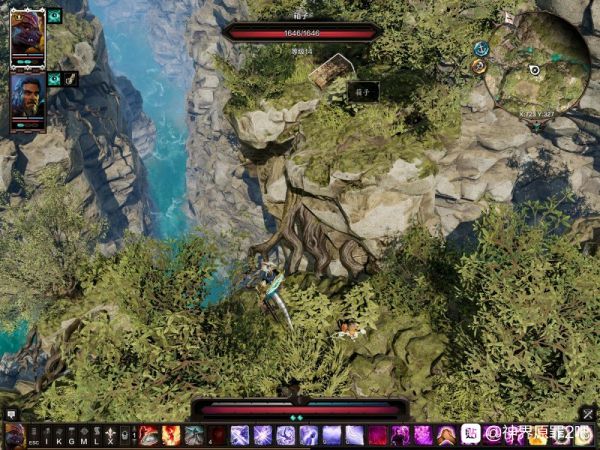The width and height of the screenshot is (600, 450).
Task: Open the chat bubble button above hotbar
Action: click(x=11, y=413)
